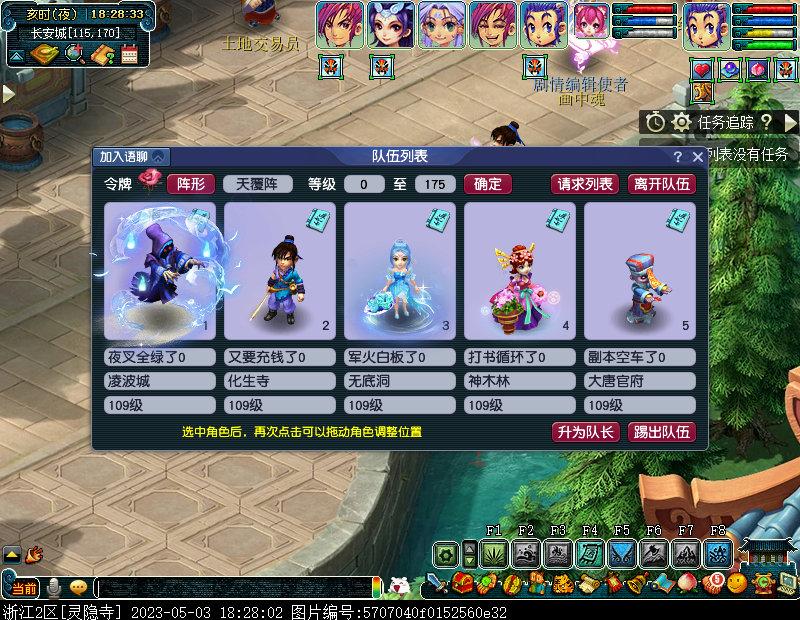Close the 队伍列表 team window
The width and height of the screenshot is (800, 620).
pyautogui.click(x=697, y=157)
